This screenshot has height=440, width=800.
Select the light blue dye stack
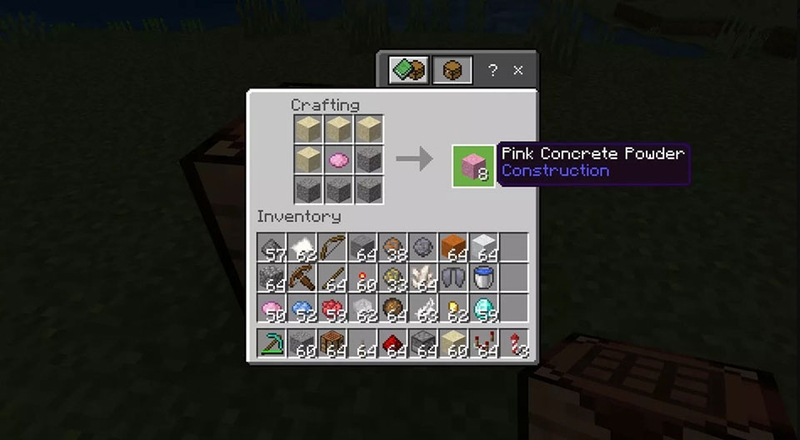tap(300, 307)
